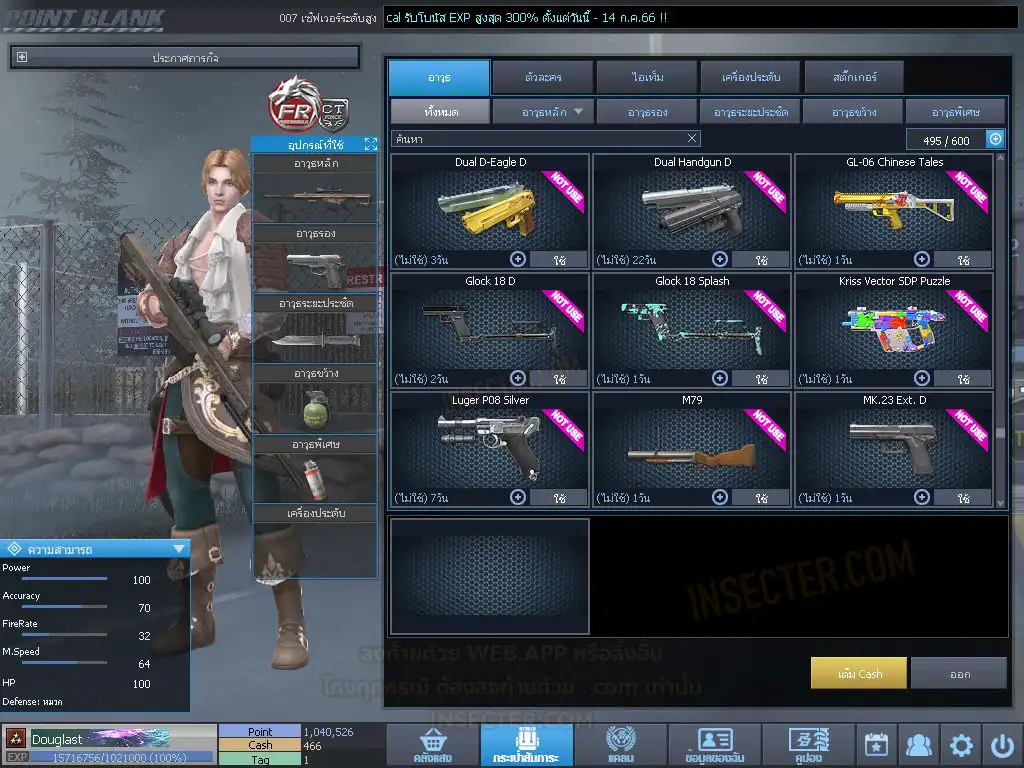Show อาวุธพิเศษ special weapons category
The width and height of the screenshot is (1024, 768).
(x=955, y=112)
